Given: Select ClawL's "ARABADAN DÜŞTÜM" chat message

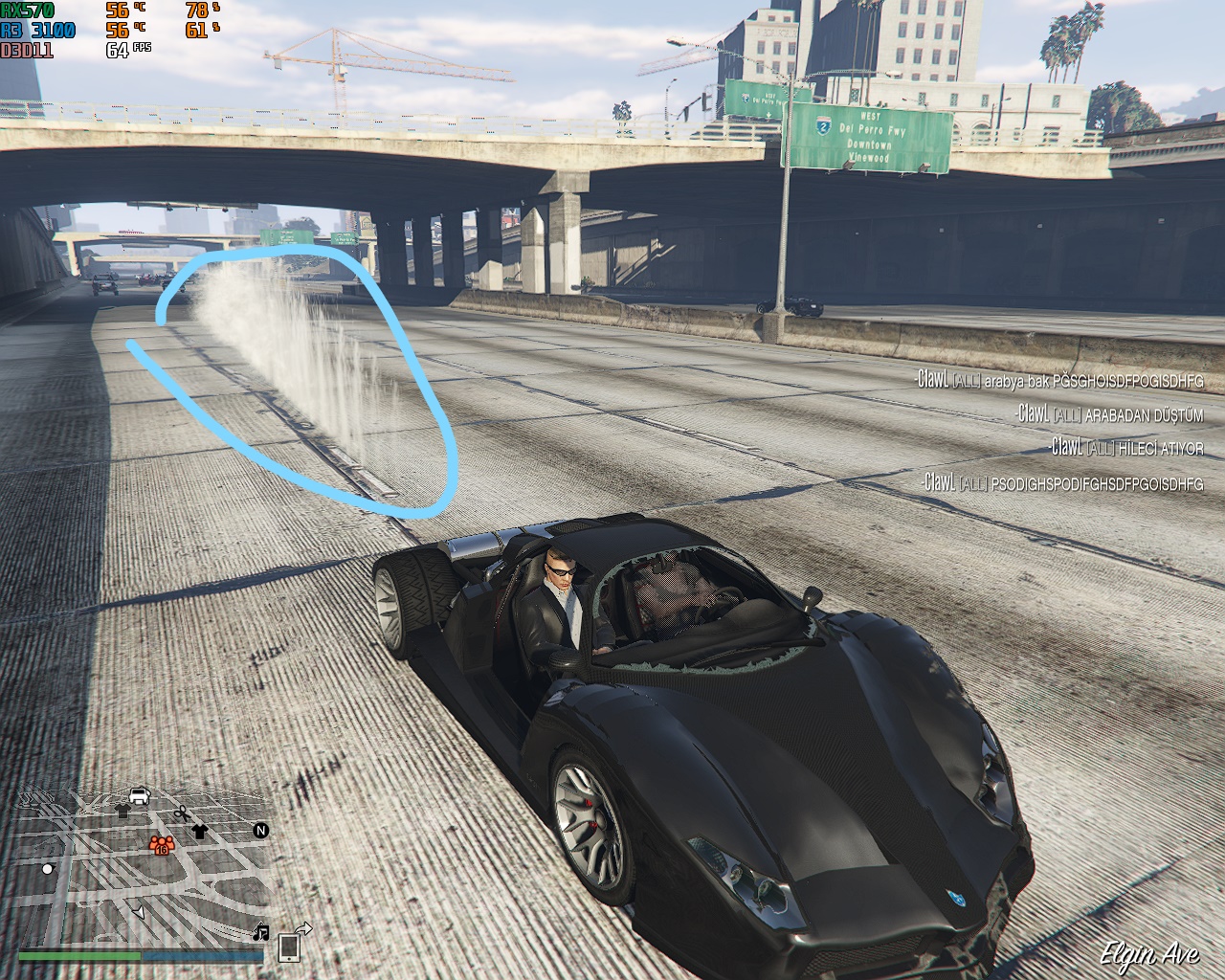Looking at the screenshot, I should [1110, 414].
